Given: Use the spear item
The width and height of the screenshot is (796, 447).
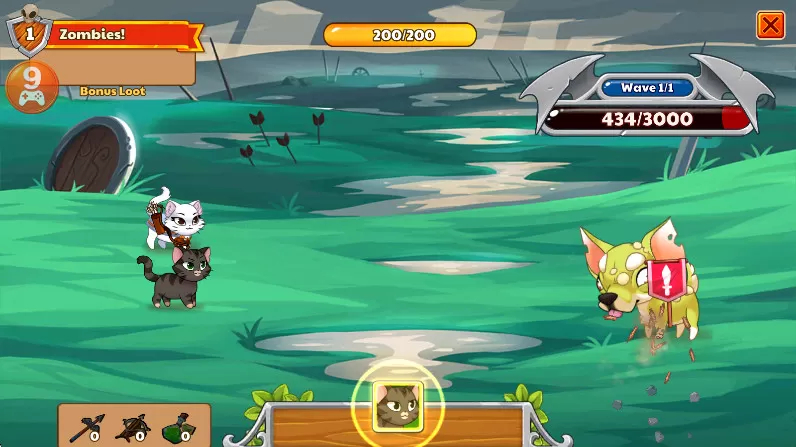Looking at the screenshot, I should click(84, 428).
